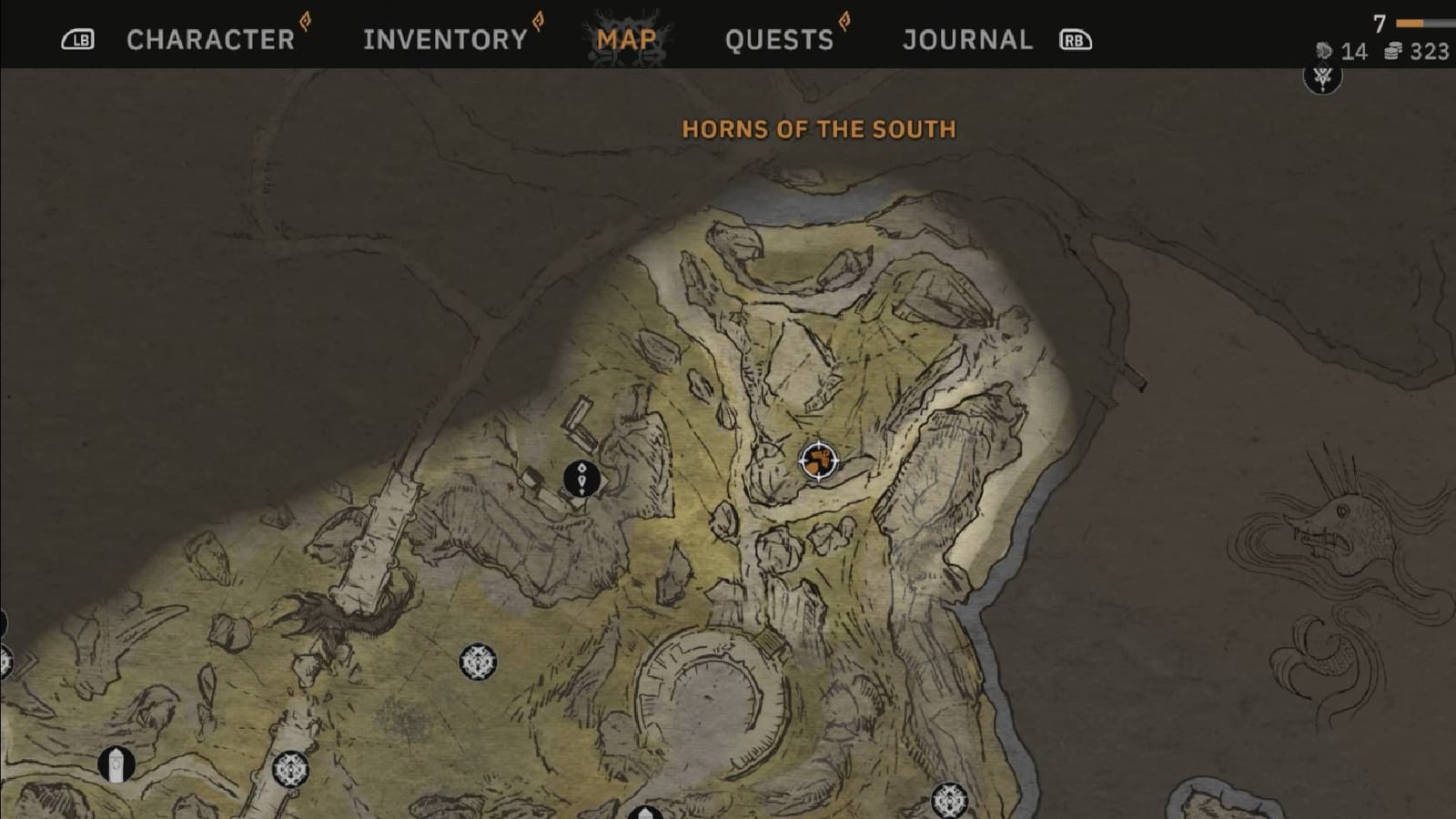Click the HORNS OF THE SOUTH region label
This screenshot has width=1456, height=819.
click(x=817, y=129)
